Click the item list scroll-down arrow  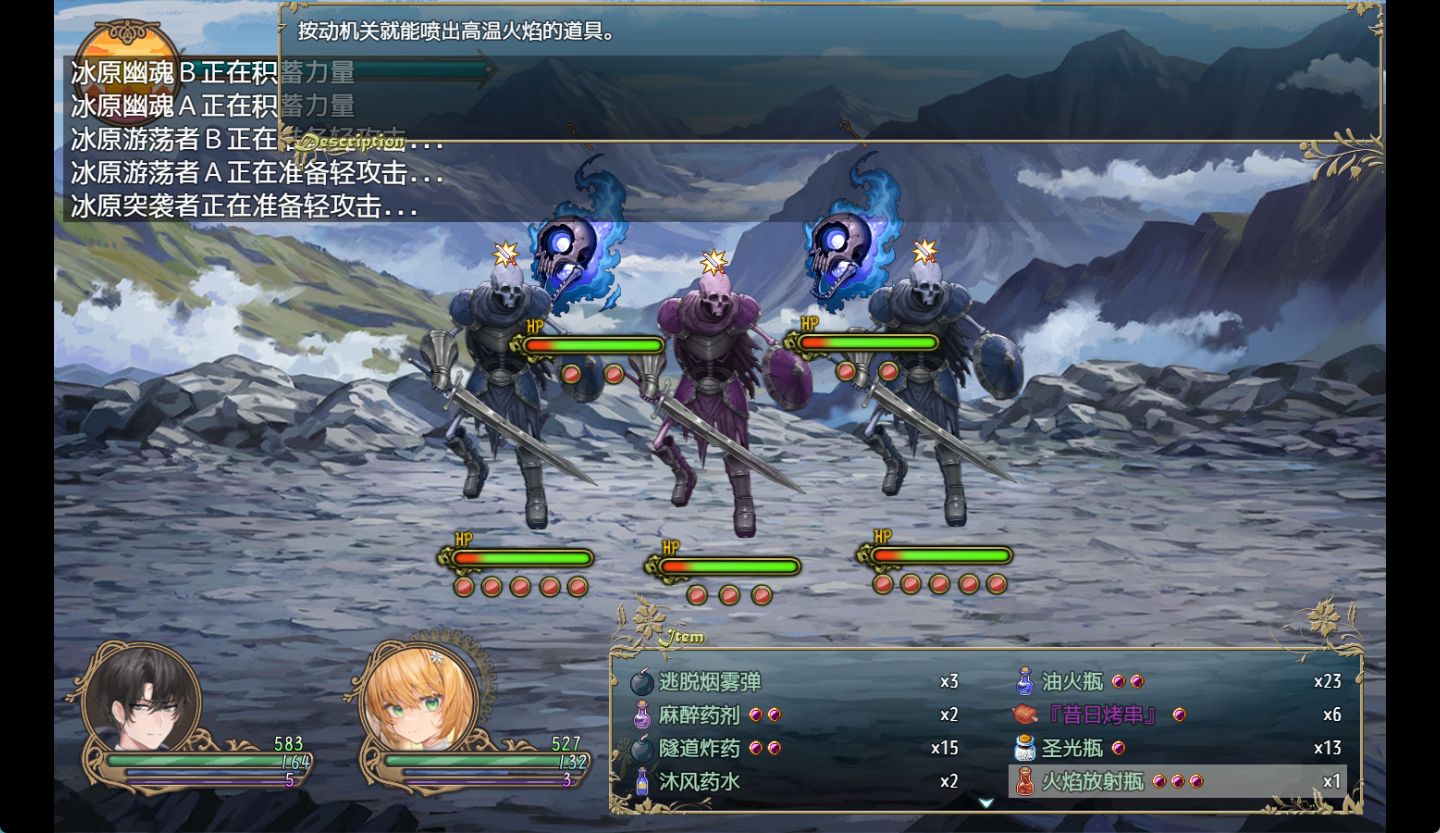tap(986, 803)
